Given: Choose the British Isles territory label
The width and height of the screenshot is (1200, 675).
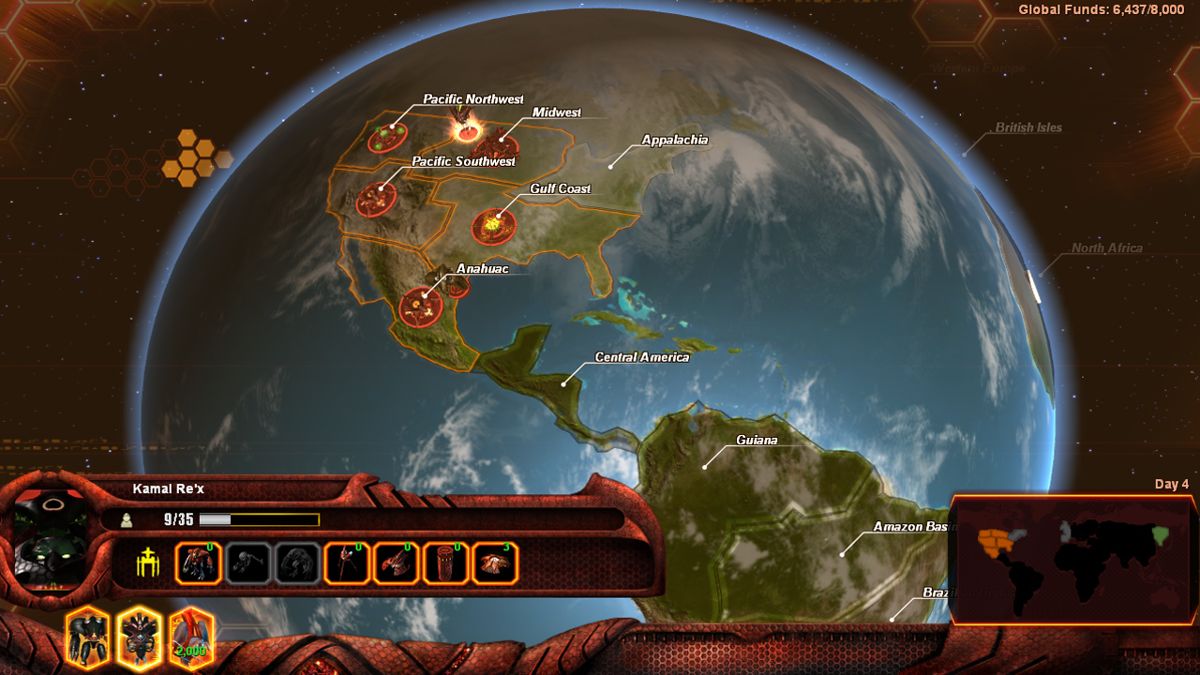Looking at the screenshot, I should [1027, 128].
